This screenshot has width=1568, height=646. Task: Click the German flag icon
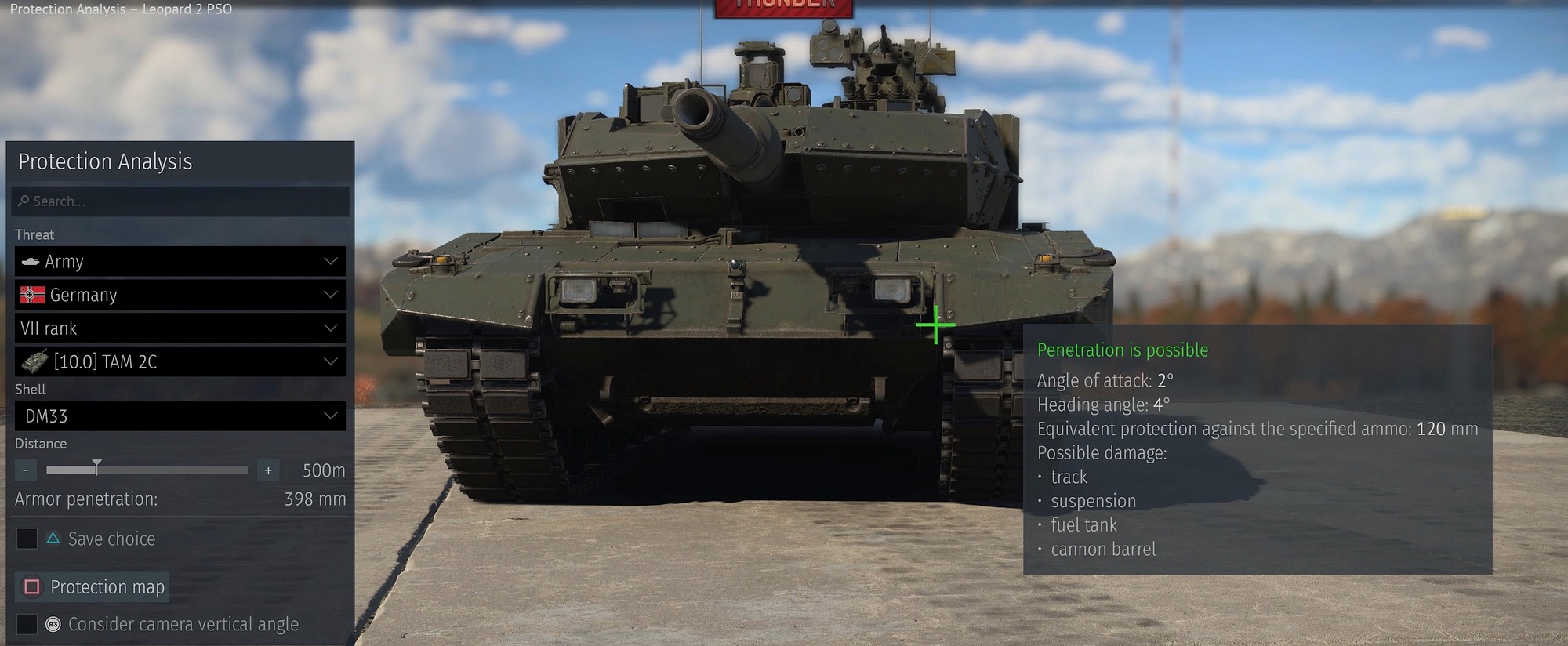31,295
